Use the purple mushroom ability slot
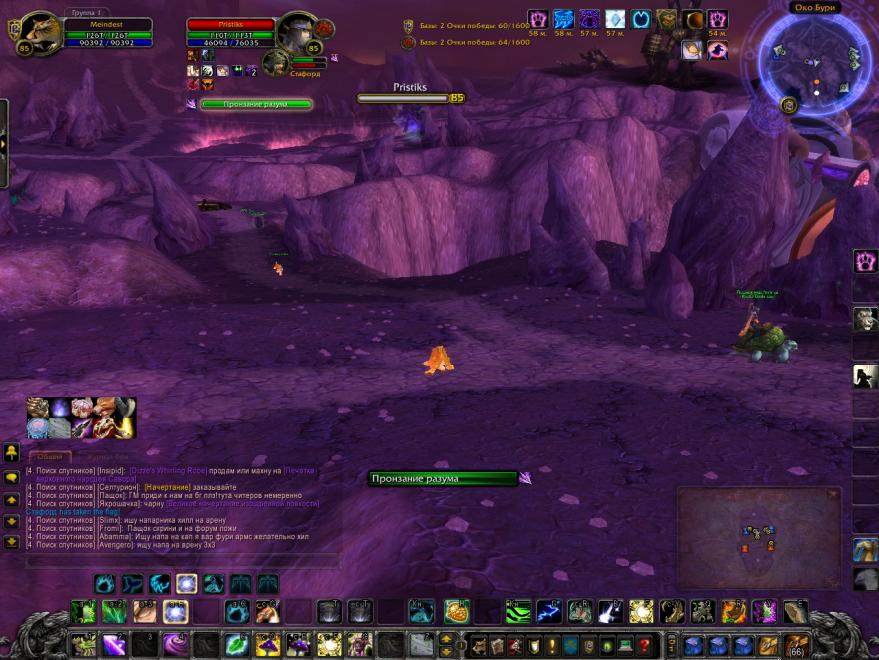Viewport: 879px width, 660px height. (266, 644)
